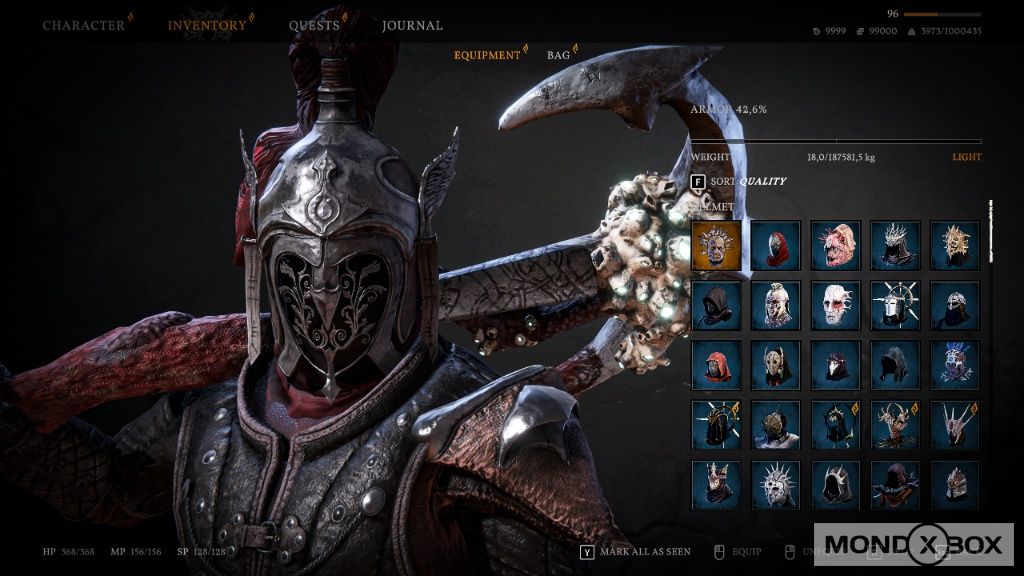Select the plague doctor beak mask

click(x=836, y=365)
